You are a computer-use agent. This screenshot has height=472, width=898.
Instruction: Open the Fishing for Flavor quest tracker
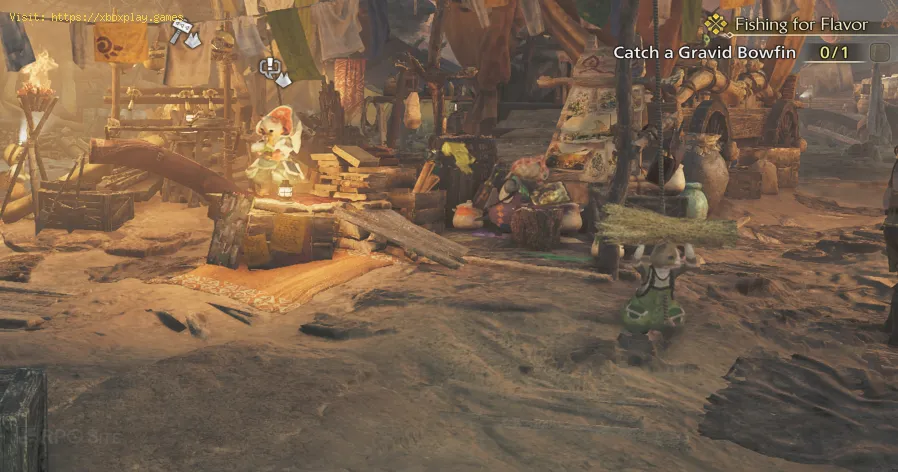point(799,25)
